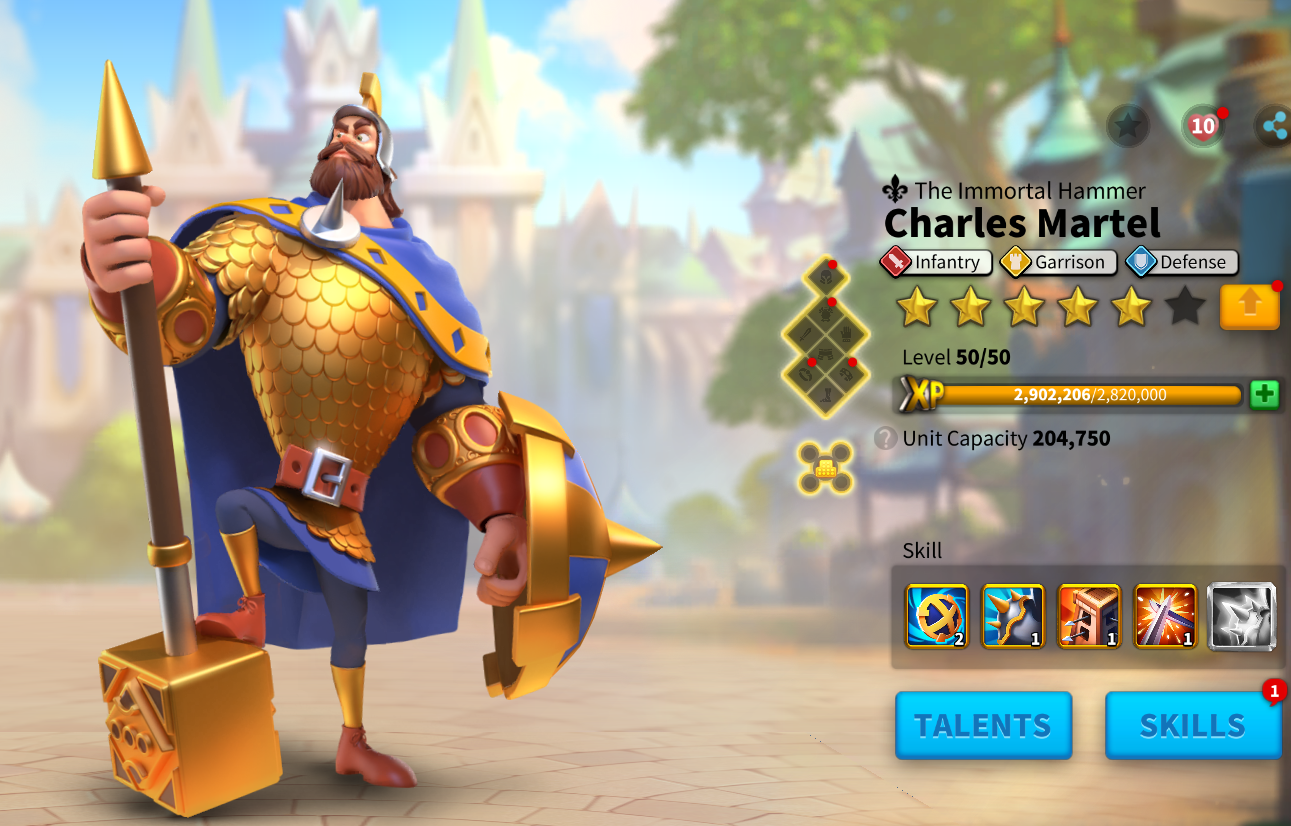Select the locked grey fifth skill icon
The width and height of the screenshot is (1291, 826).
tap(1241, 616)
